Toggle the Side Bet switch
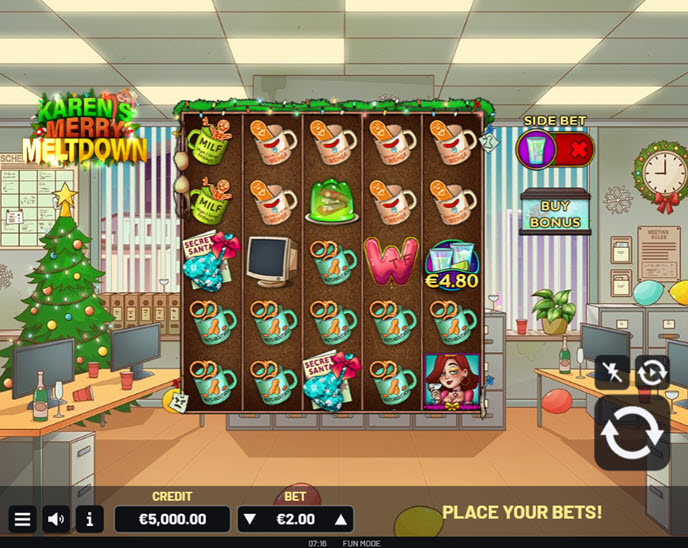This screenshot has width=688, height=548. click(555, 150)
